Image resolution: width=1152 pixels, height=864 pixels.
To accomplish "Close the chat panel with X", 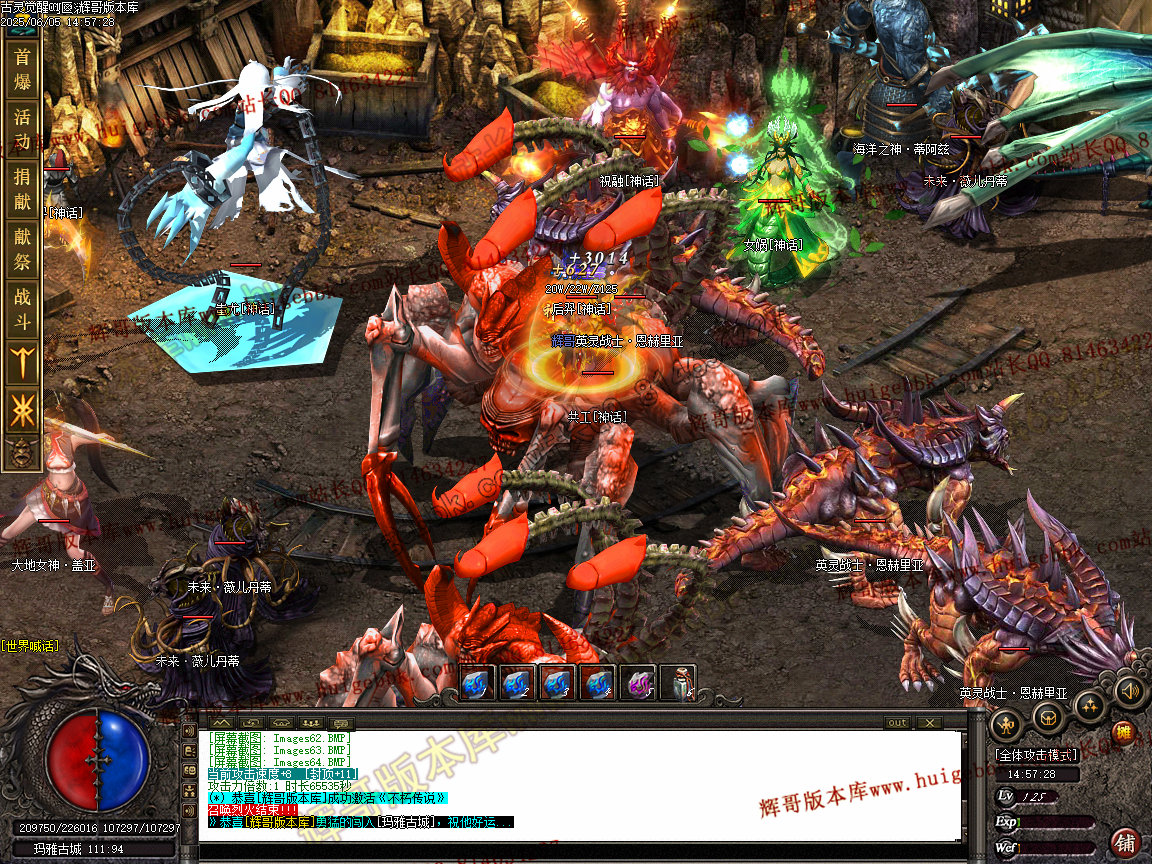I will point(929,722).
